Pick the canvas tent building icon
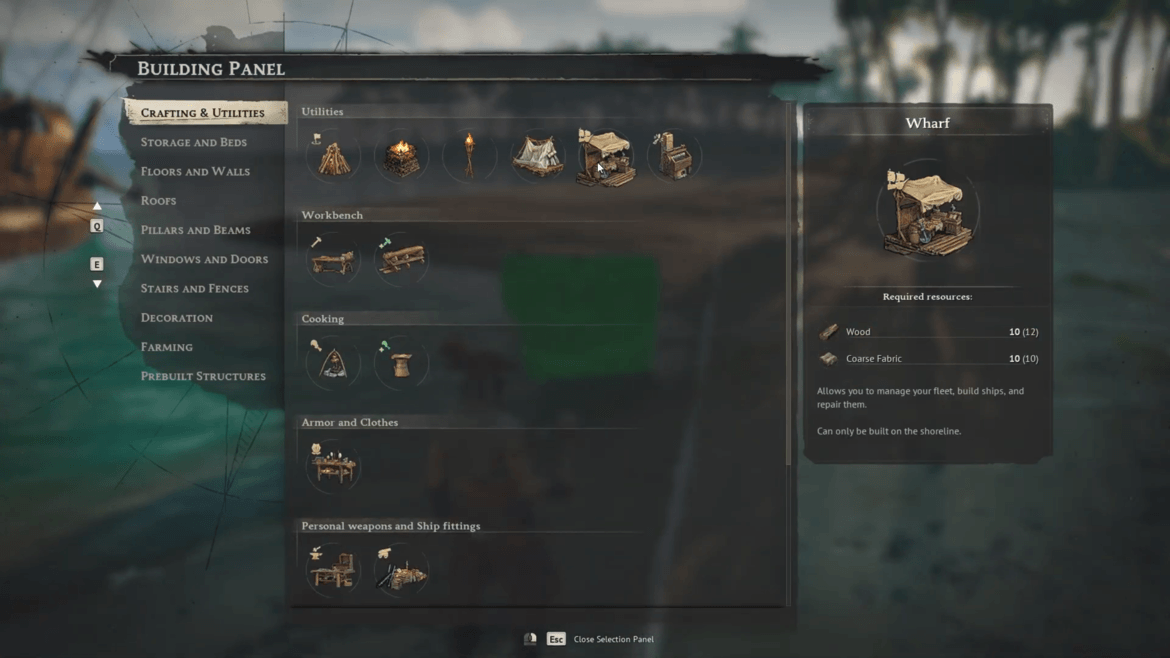 pos(537,157)
